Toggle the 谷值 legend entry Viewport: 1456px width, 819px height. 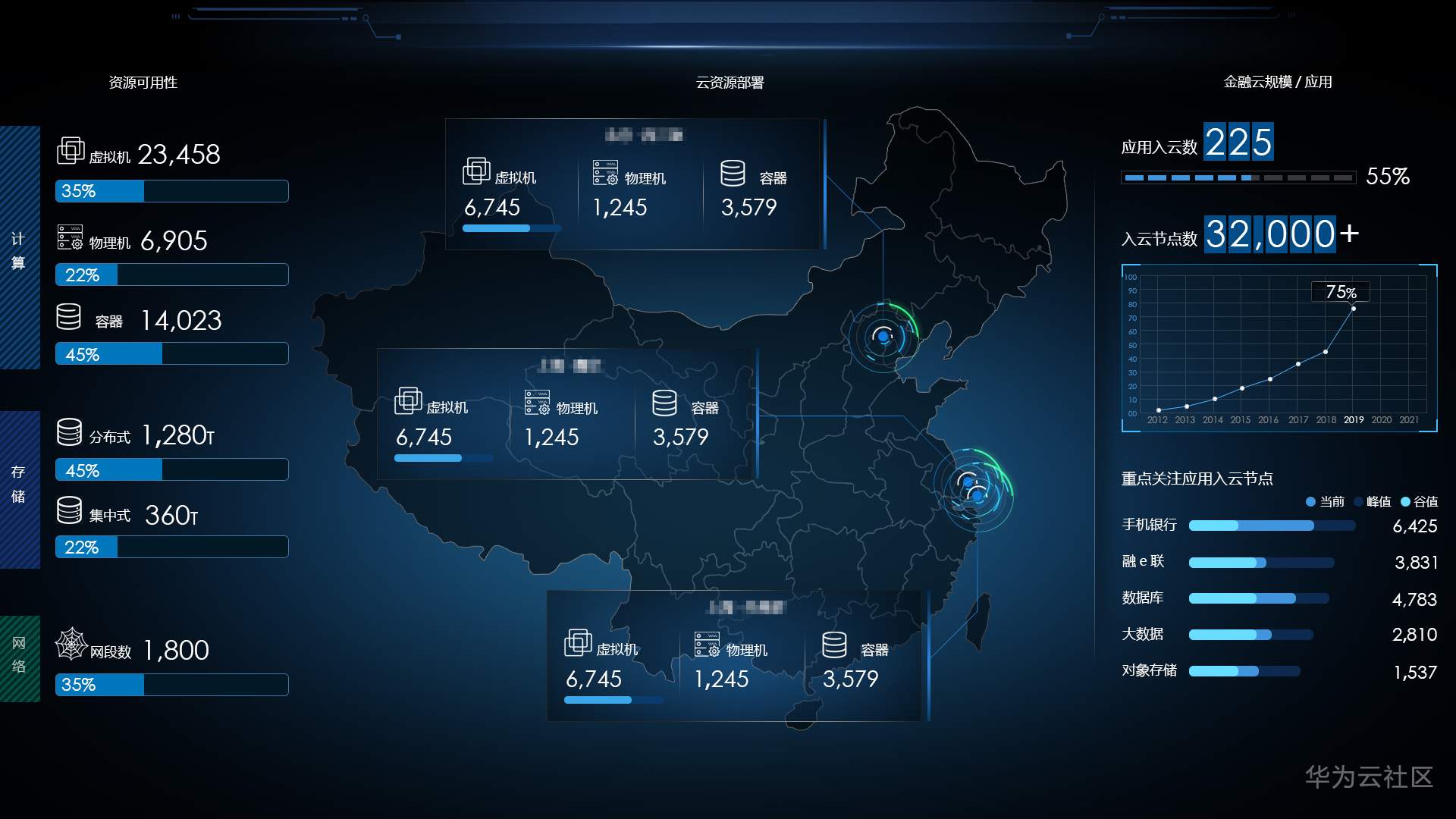(1419, 501)
